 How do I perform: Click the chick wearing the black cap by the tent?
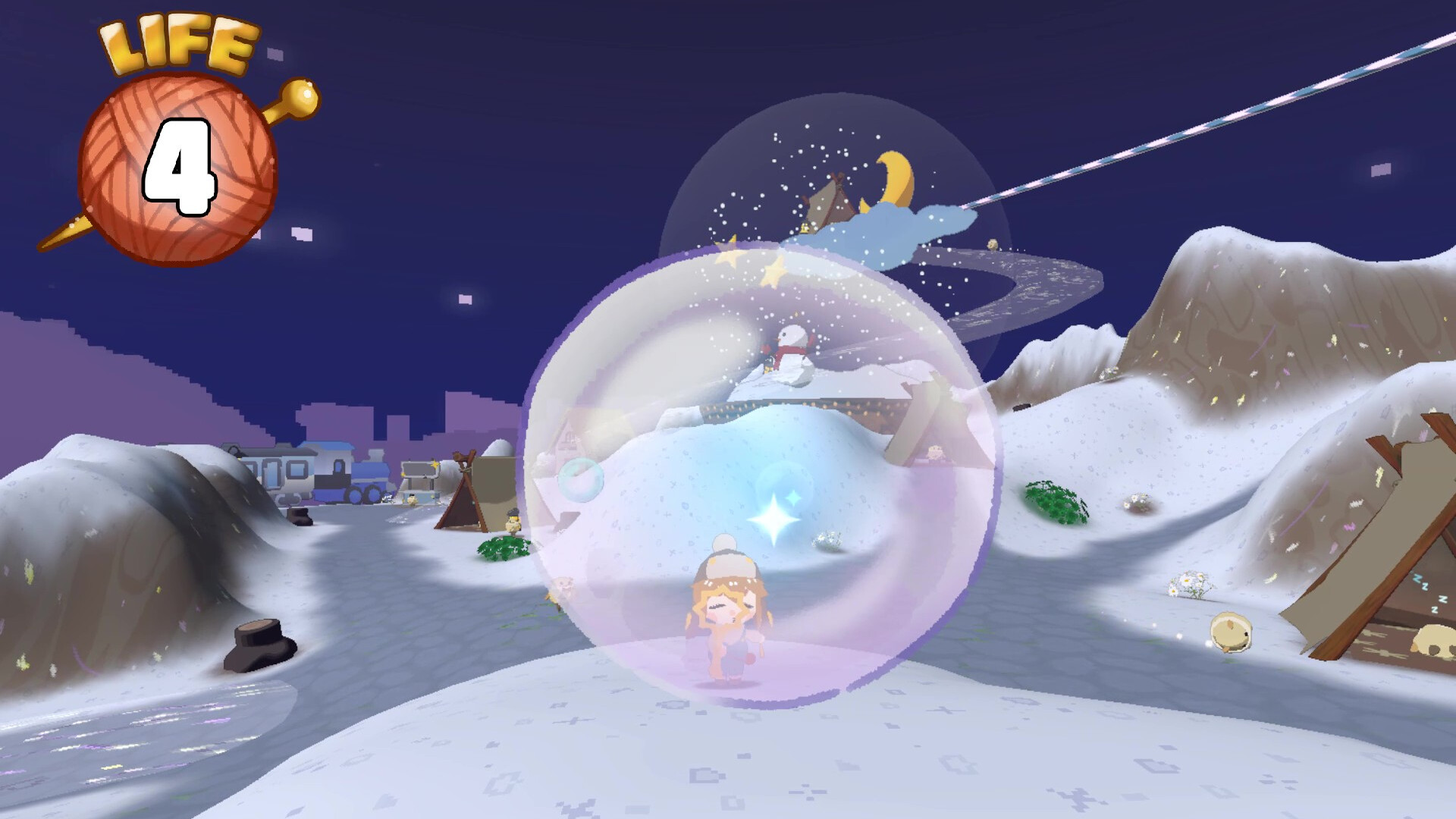point(513,522)
